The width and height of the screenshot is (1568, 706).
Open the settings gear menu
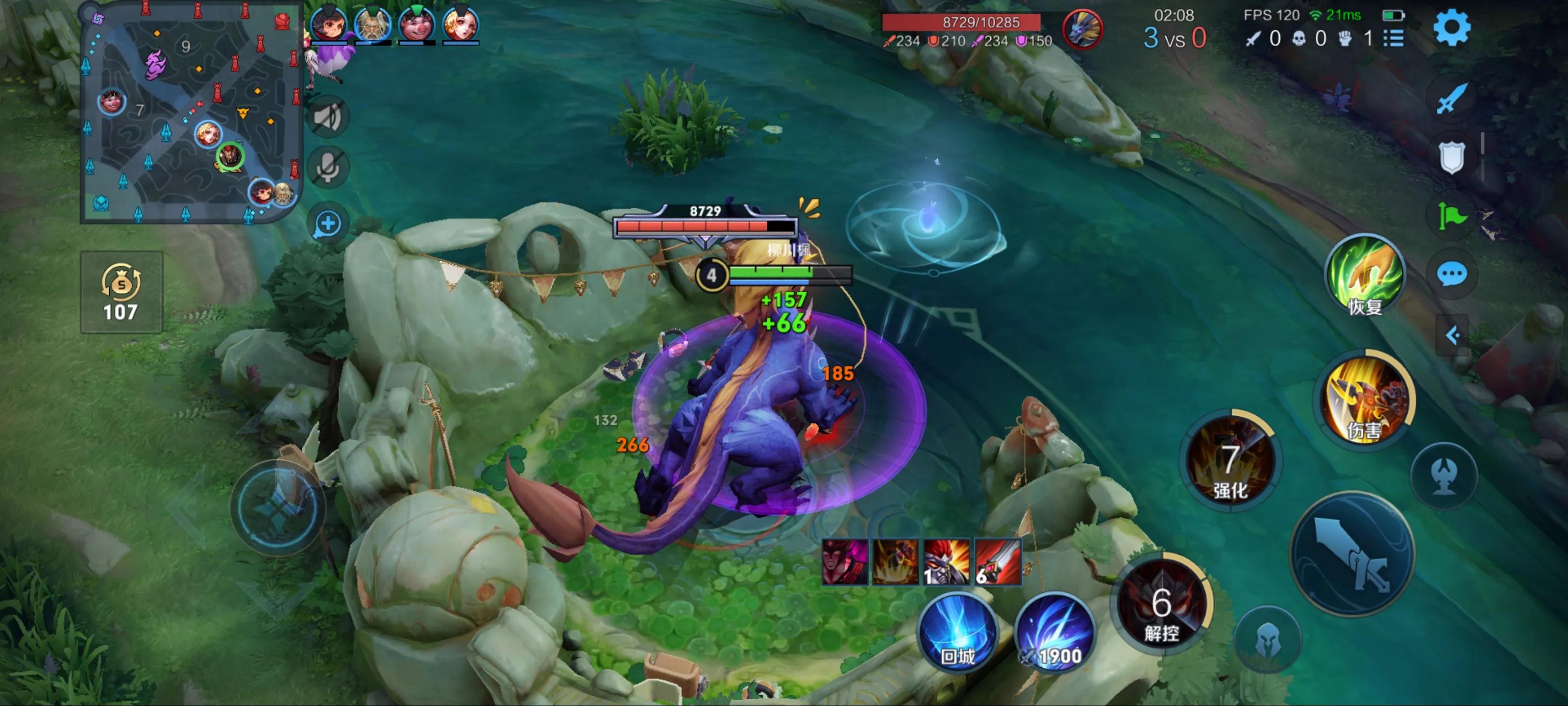tap(1452, 27)
